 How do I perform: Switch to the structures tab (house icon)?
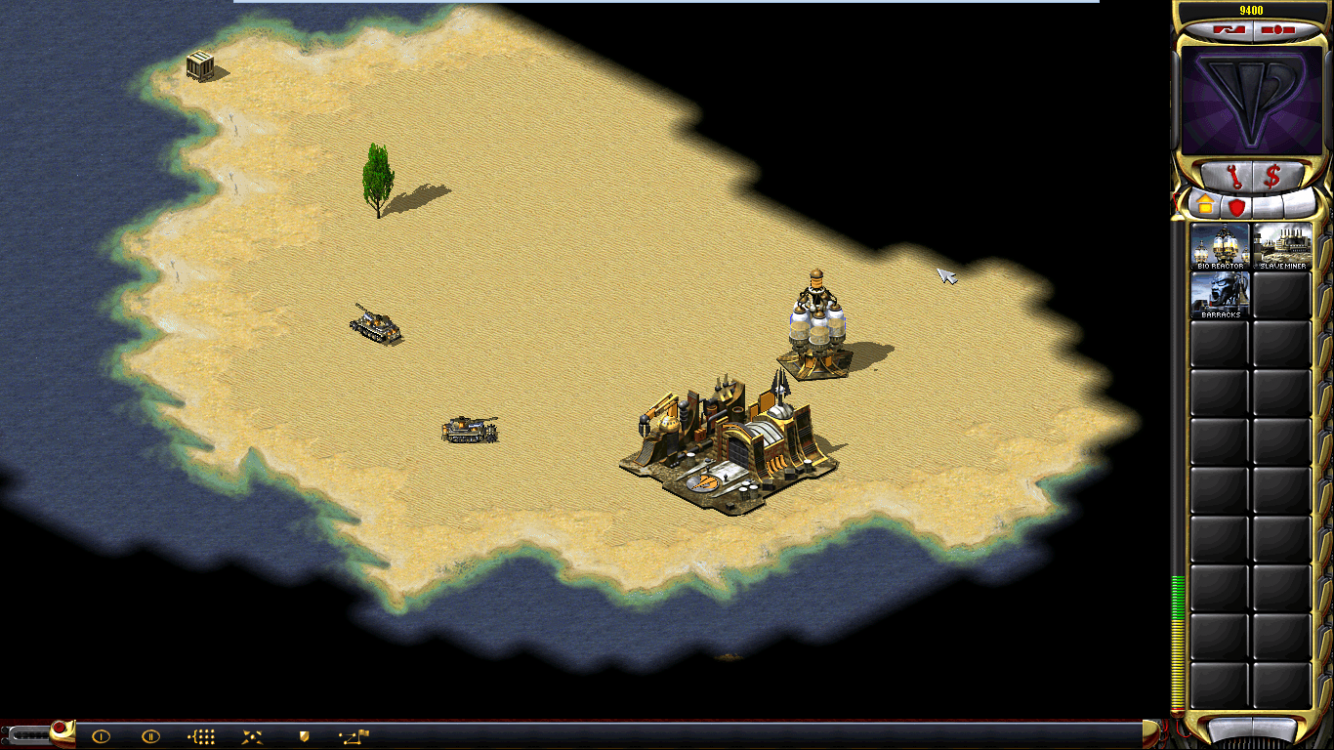(1206, 205)
